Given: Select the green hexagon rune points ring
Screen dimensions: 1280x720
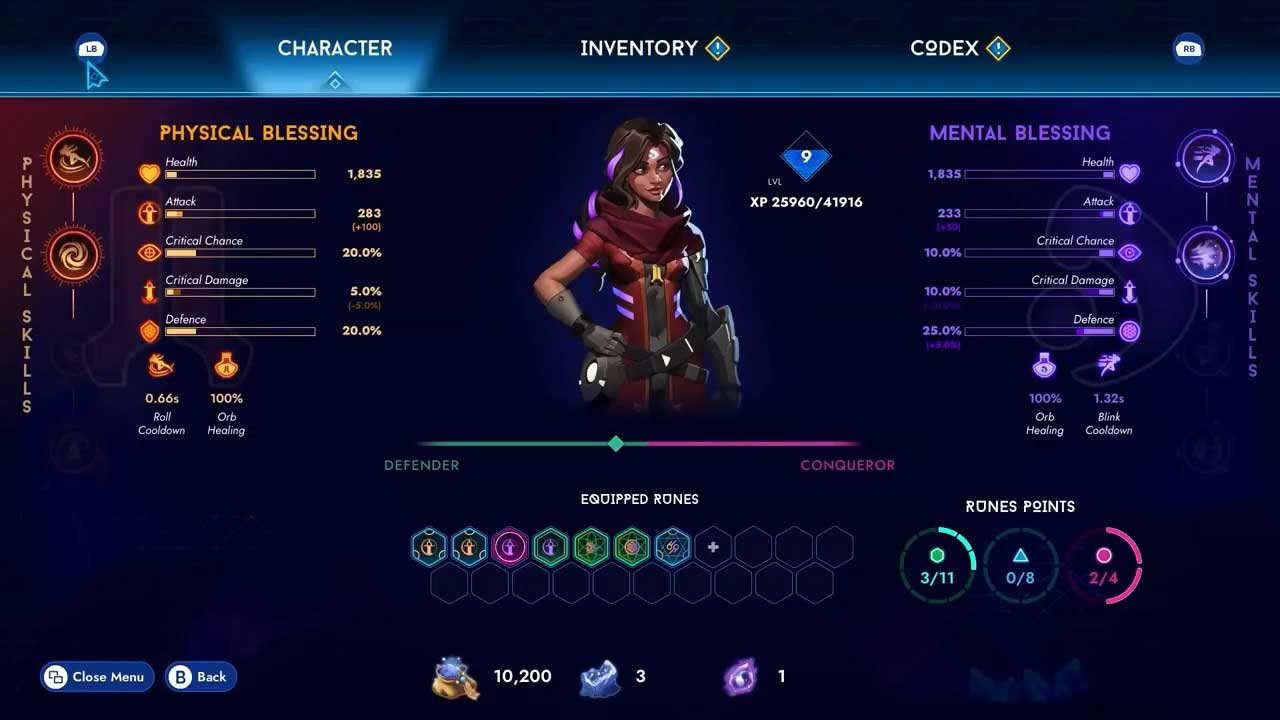Looking at the screenshot, I should click(937, 566).
